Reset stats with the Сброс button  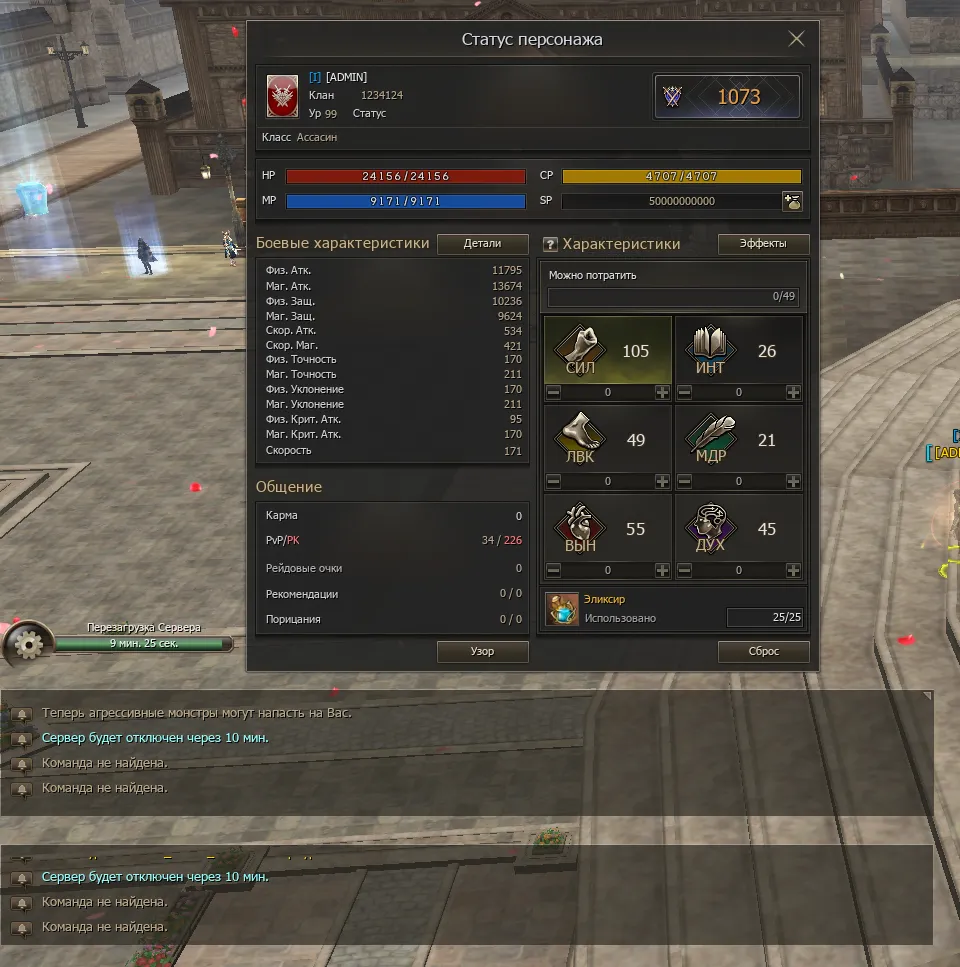coord(763,651)
